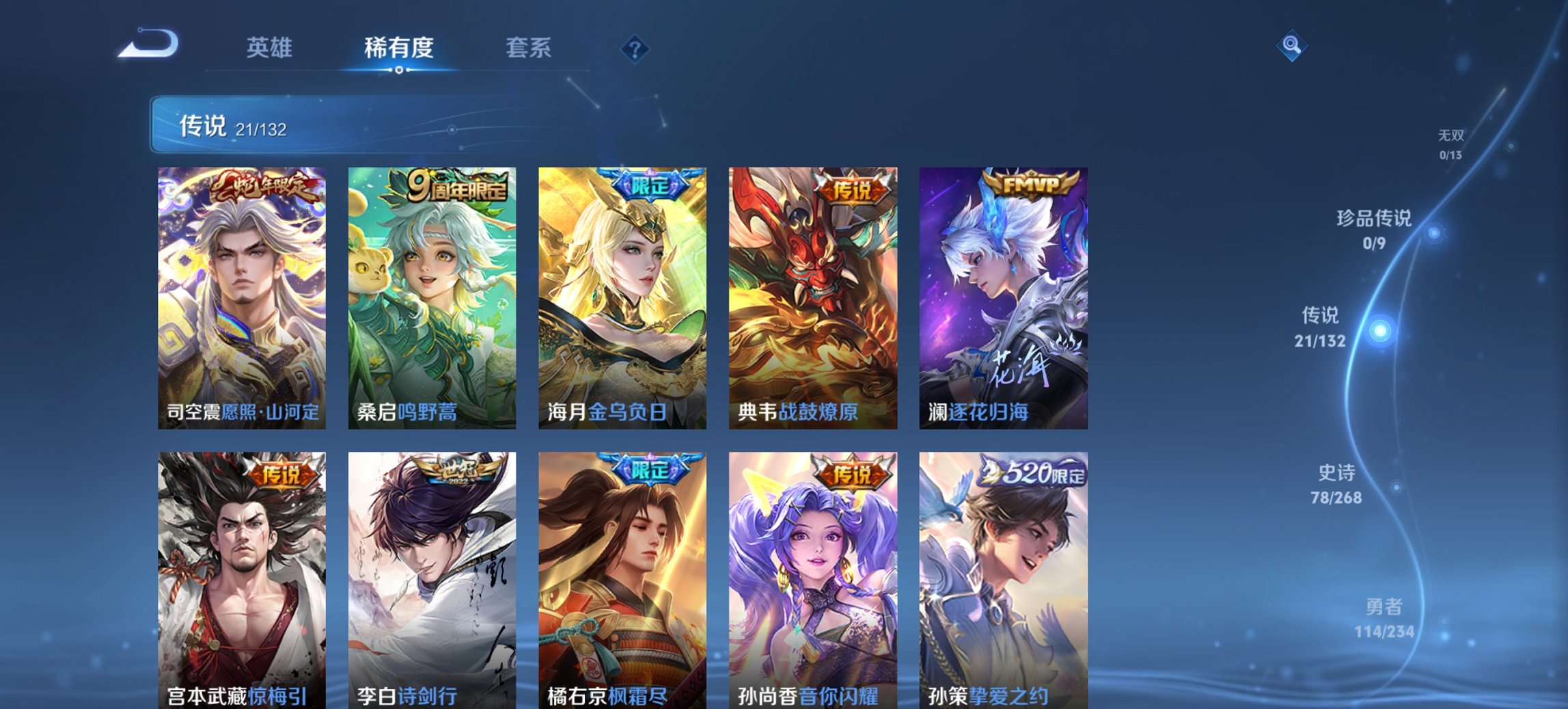Open the help question mark icon
1568x709 pixels.
635,49
